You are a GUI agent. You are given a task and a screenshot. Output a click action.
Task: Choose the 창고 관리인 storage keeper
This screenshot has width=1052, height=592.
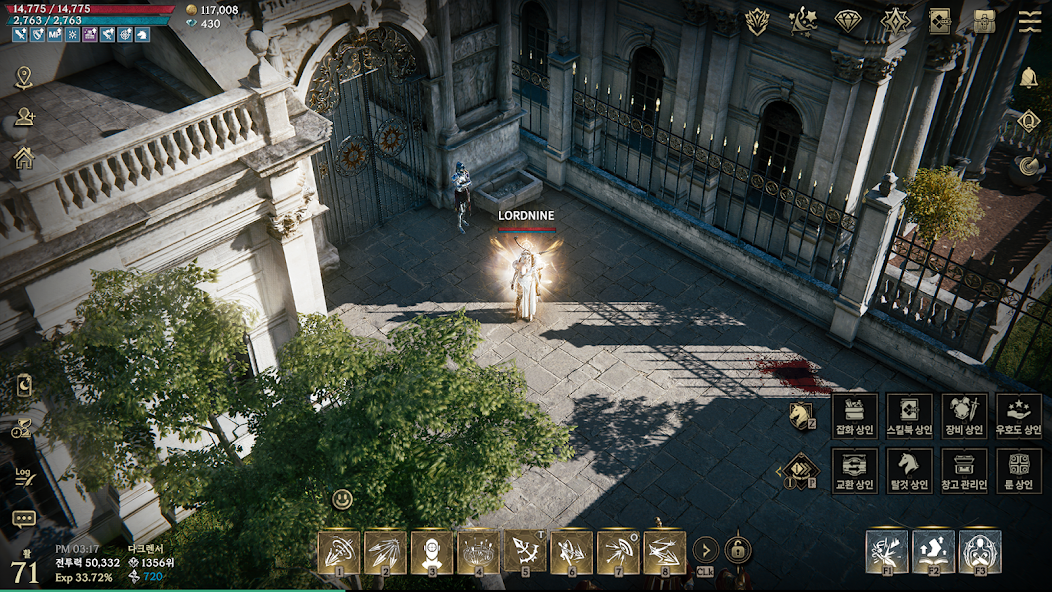click(964, 470)
